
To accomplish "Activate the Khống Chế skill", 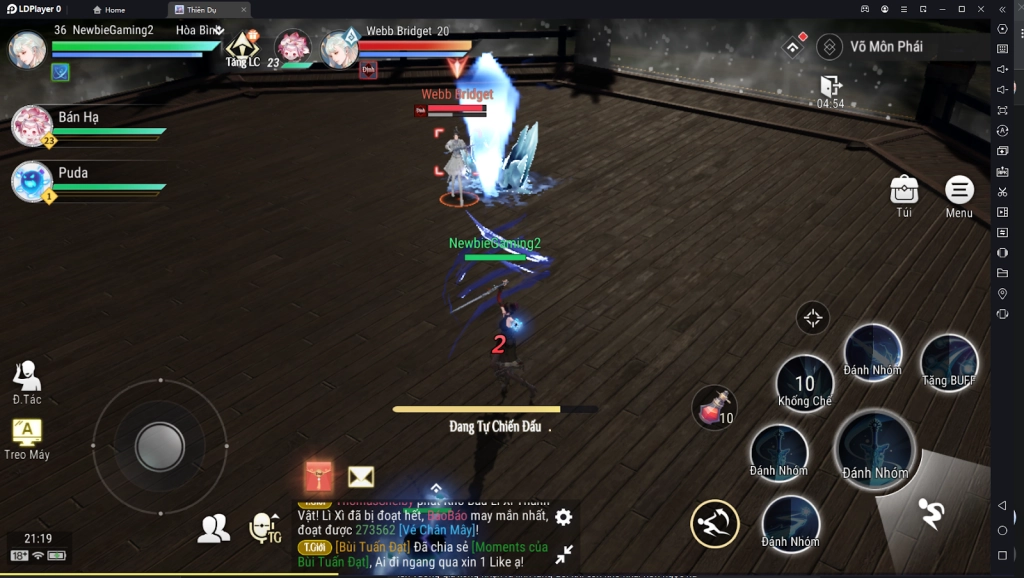I will tap(805, 383).
